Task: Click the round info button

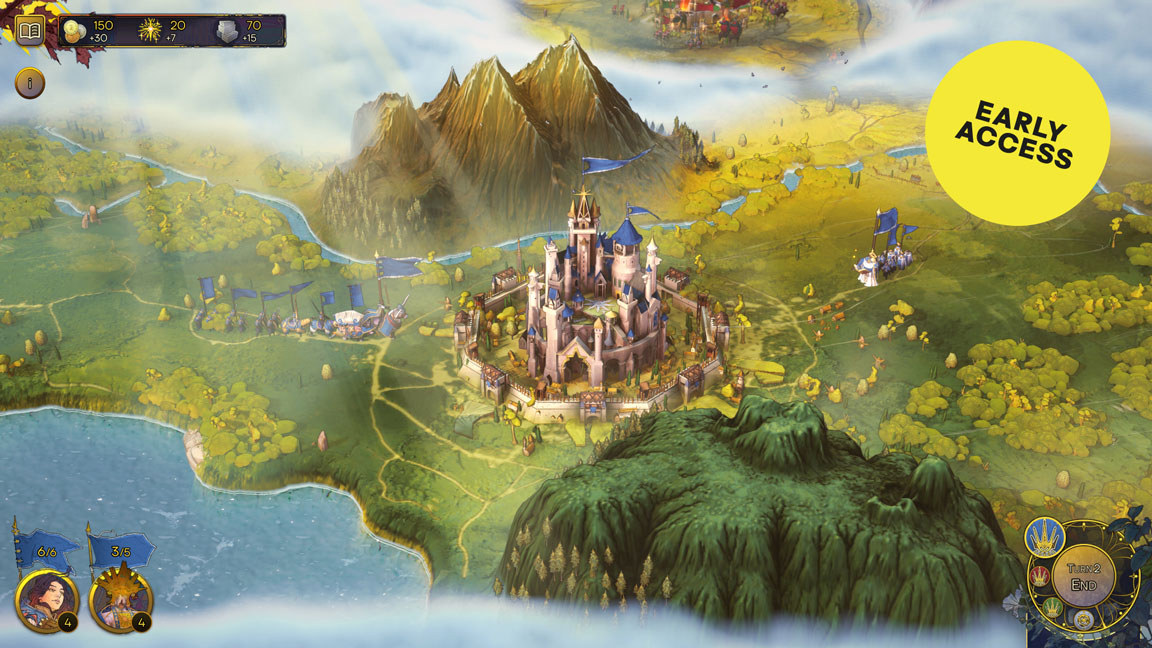Action: [30, 84]
